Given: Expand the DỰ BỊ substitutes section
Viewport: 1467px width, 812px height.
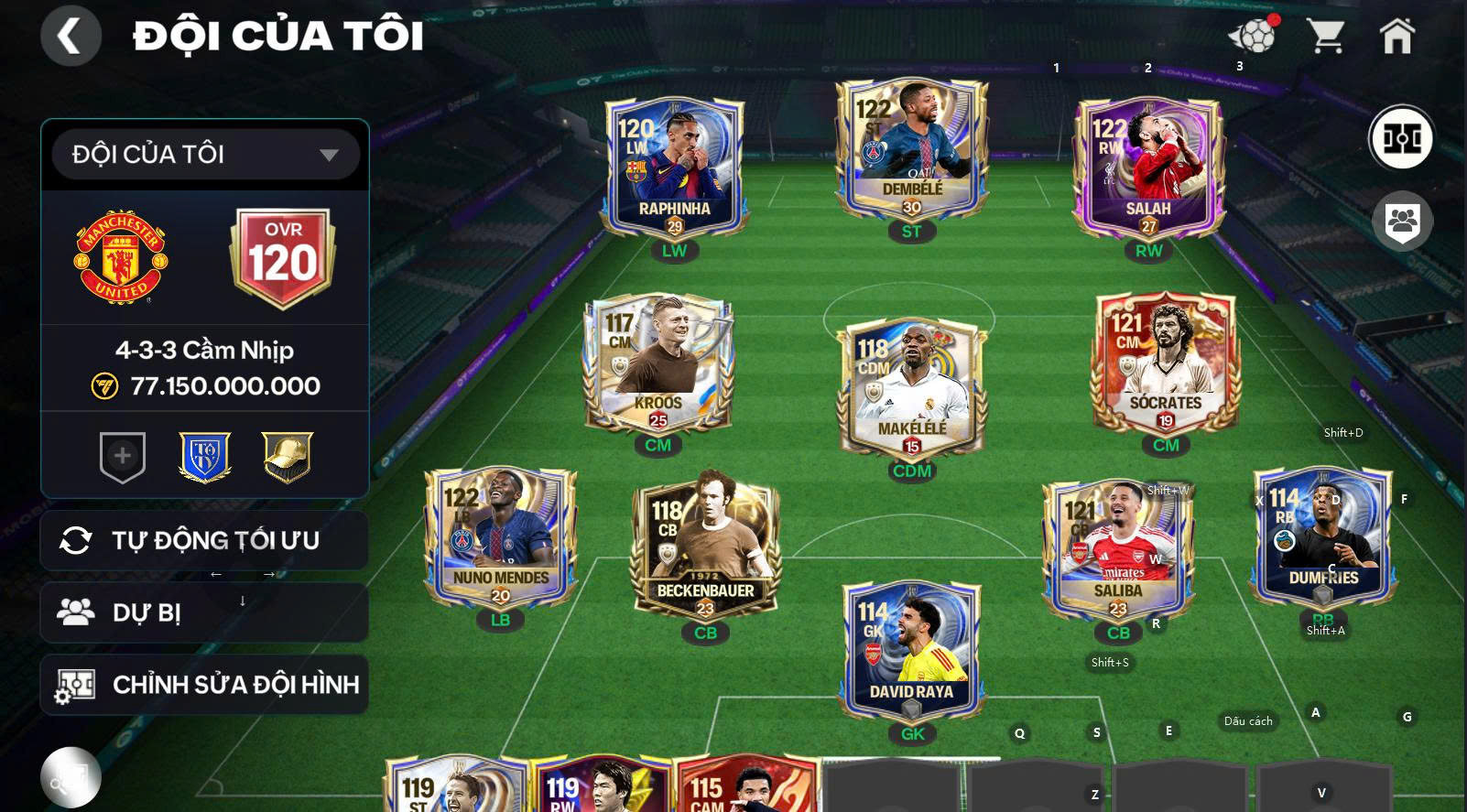Looking at the screenshot, I should click(x=203, y=612).
